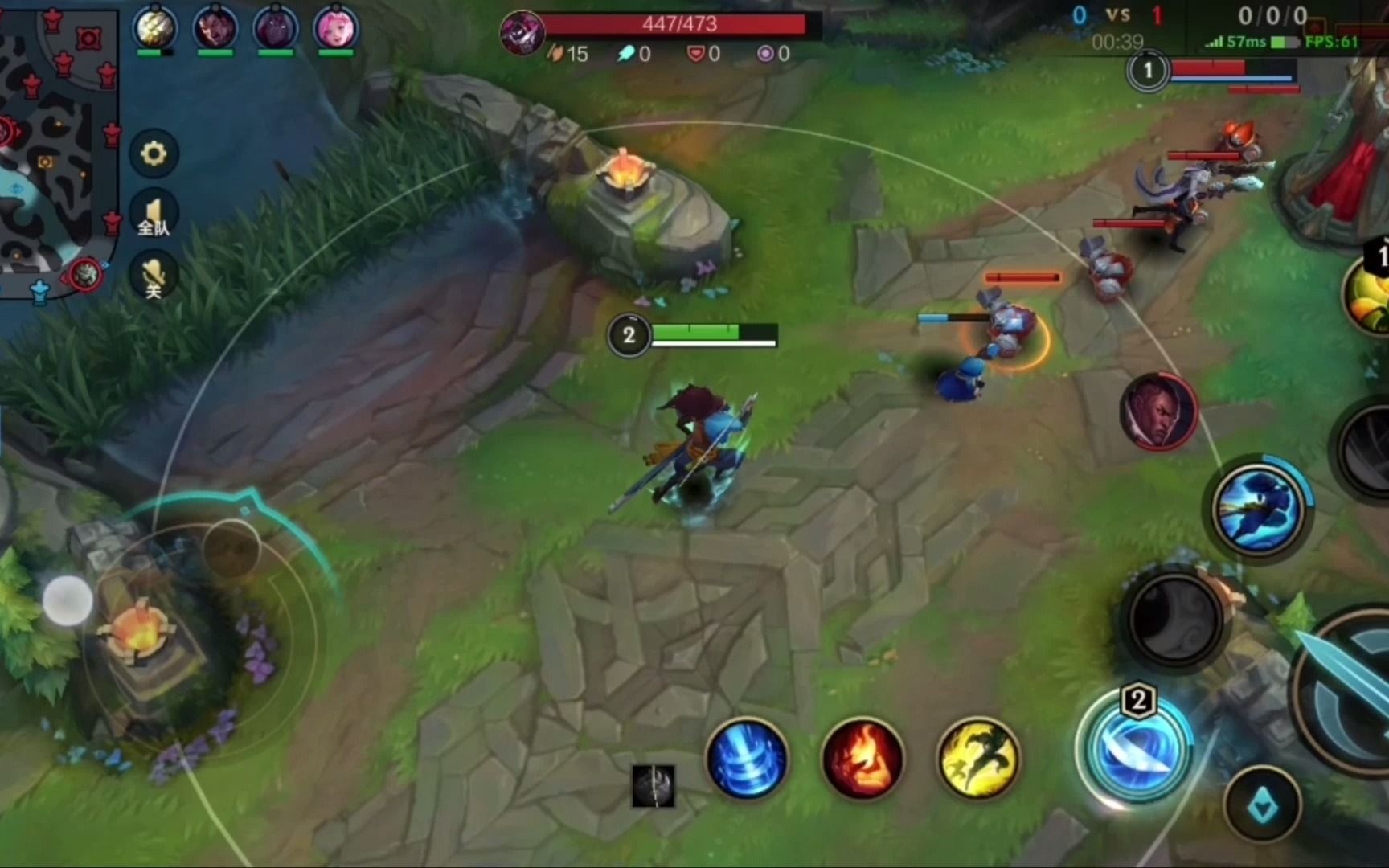Viewport: 1389px width, 868px height.
Task: Tap the virtual movement joystick knob
Action: click(68, 600)
